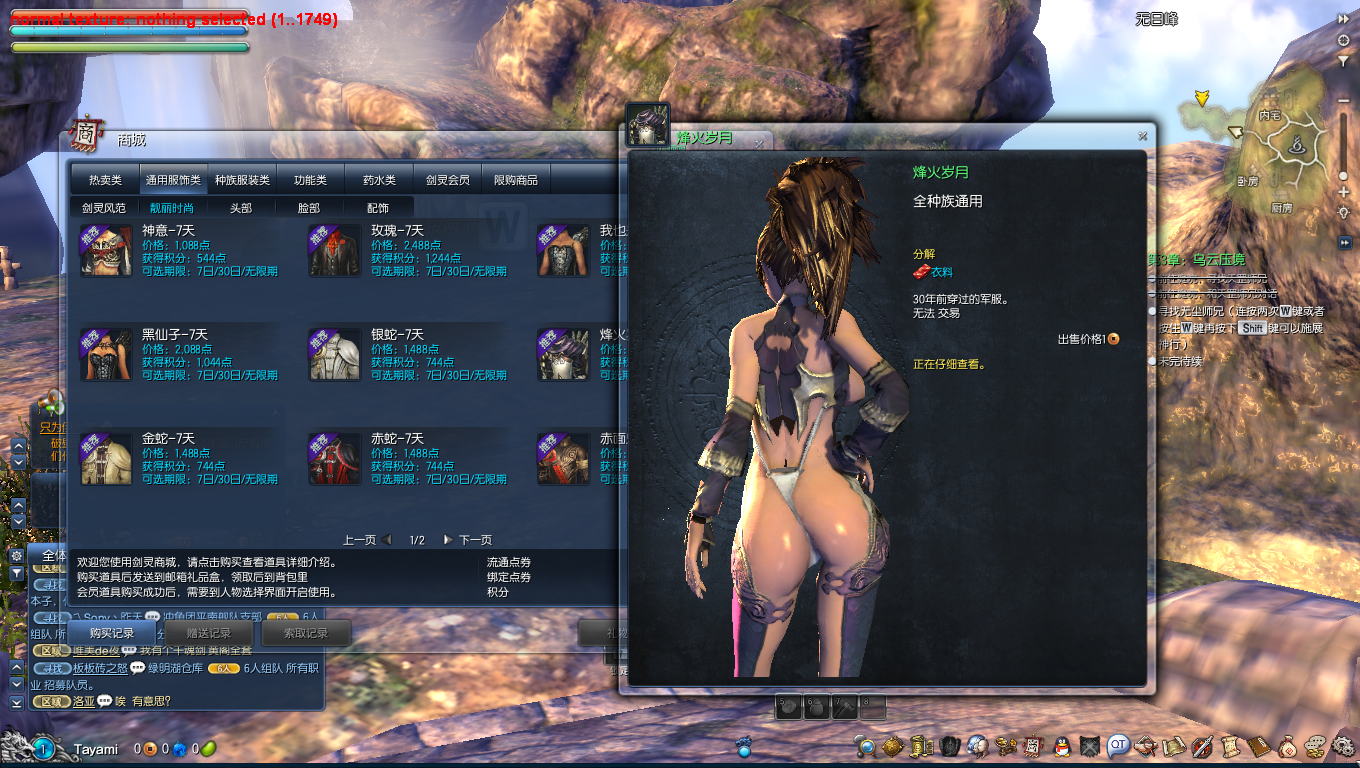Close the 烽火岁月 preview window
Viewport: 1360px width, 768px height.
point(1142,136)
